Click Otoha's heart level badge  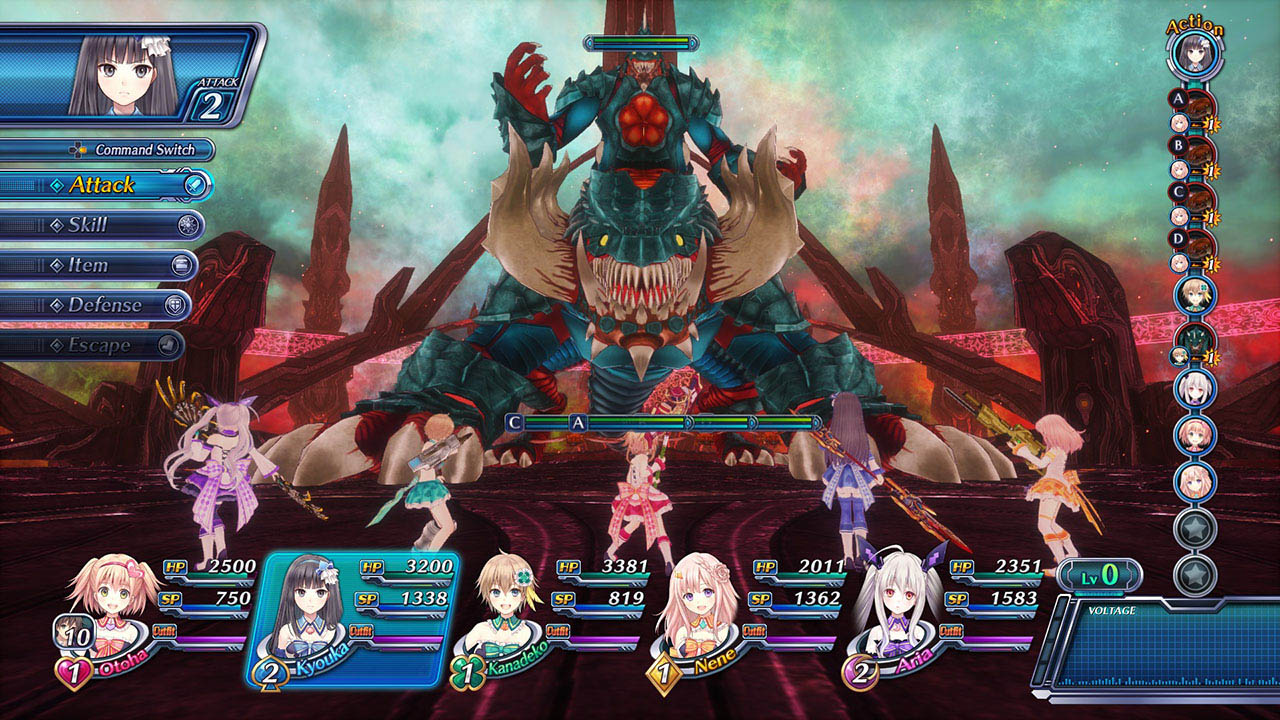coord(74,671)
